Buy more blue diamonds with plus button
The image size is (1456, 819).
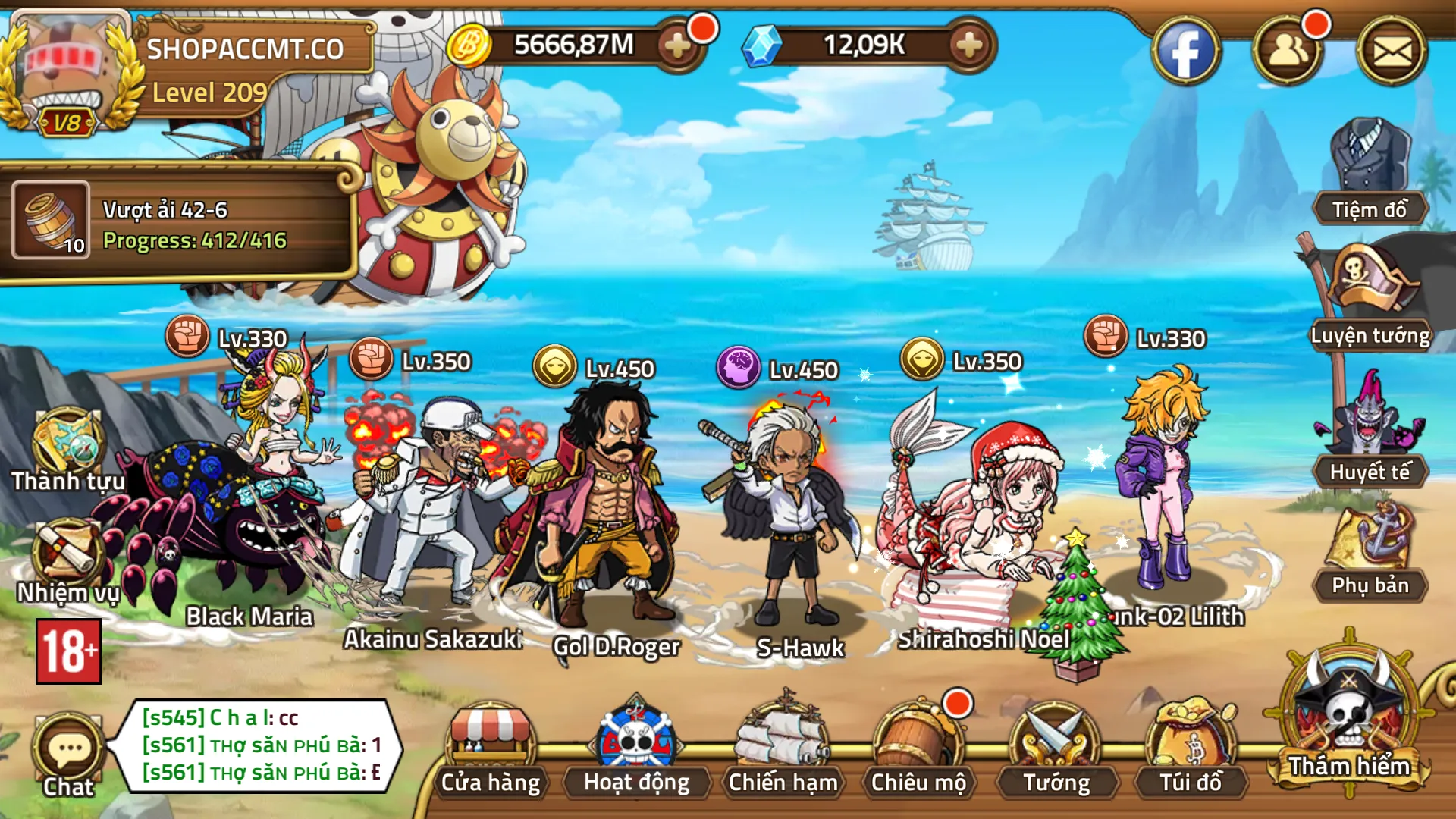(968, 45)
